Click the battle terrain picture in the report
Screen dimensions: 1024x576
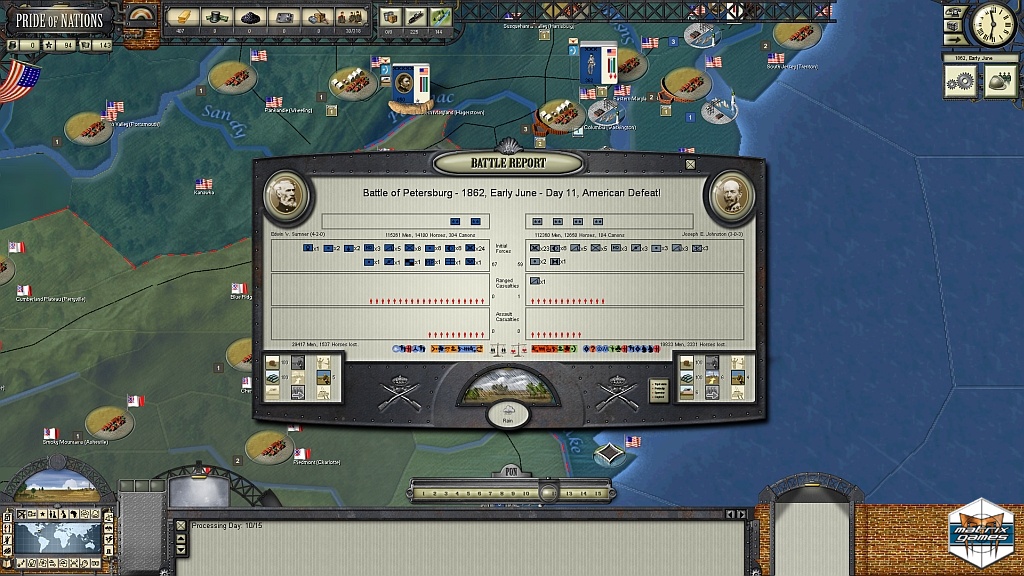[509, 385]
